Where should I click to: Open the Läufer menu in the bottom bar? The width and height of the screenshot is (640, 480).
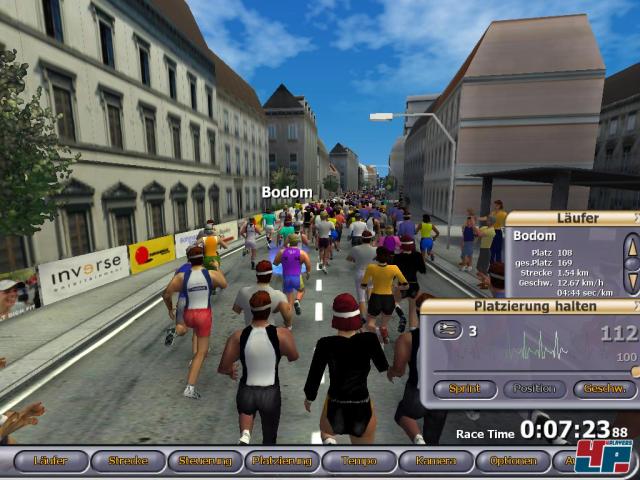(x=51, y=461)
